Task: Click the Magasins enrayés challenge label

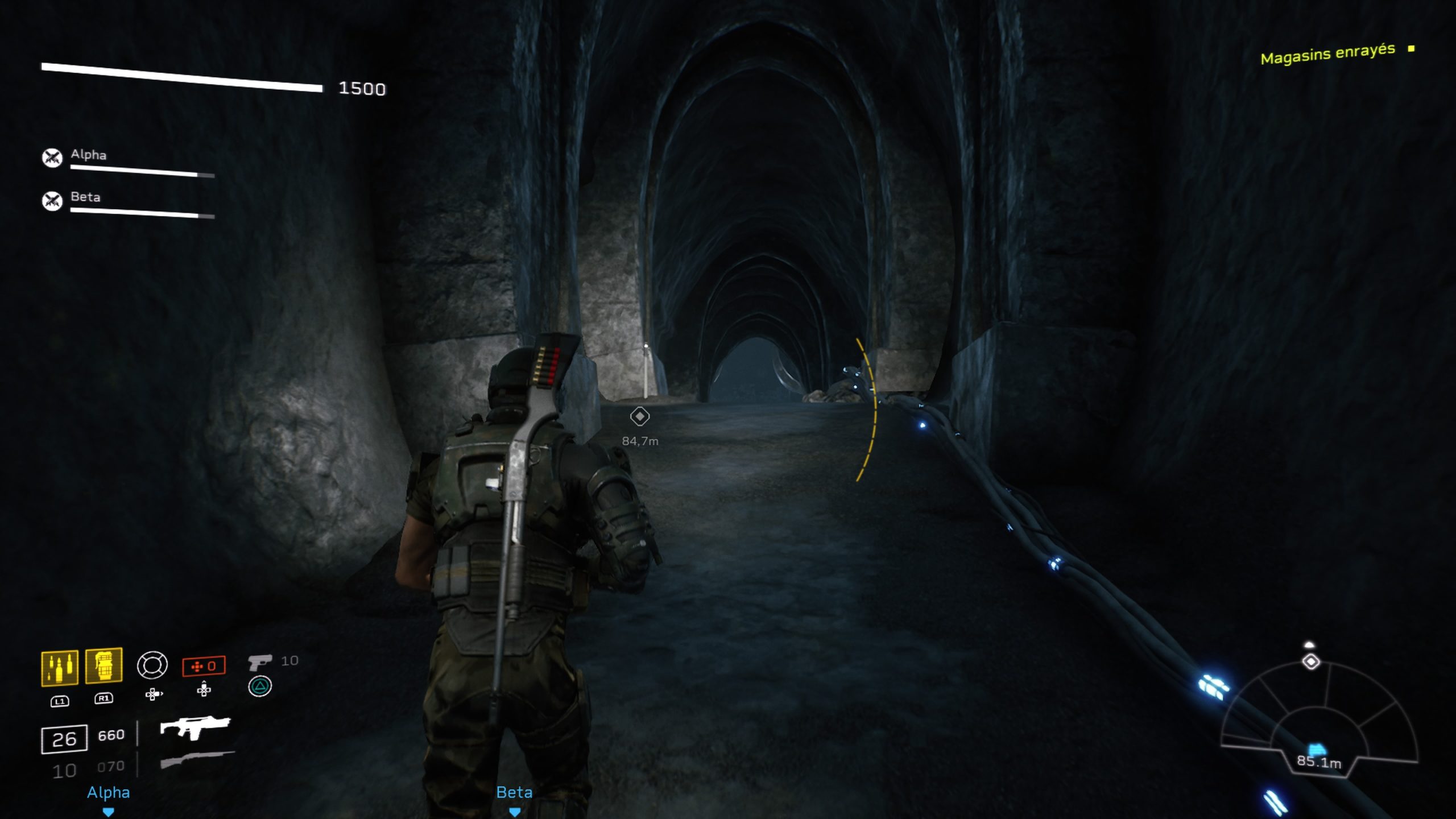Action: tap(1327, 54)
